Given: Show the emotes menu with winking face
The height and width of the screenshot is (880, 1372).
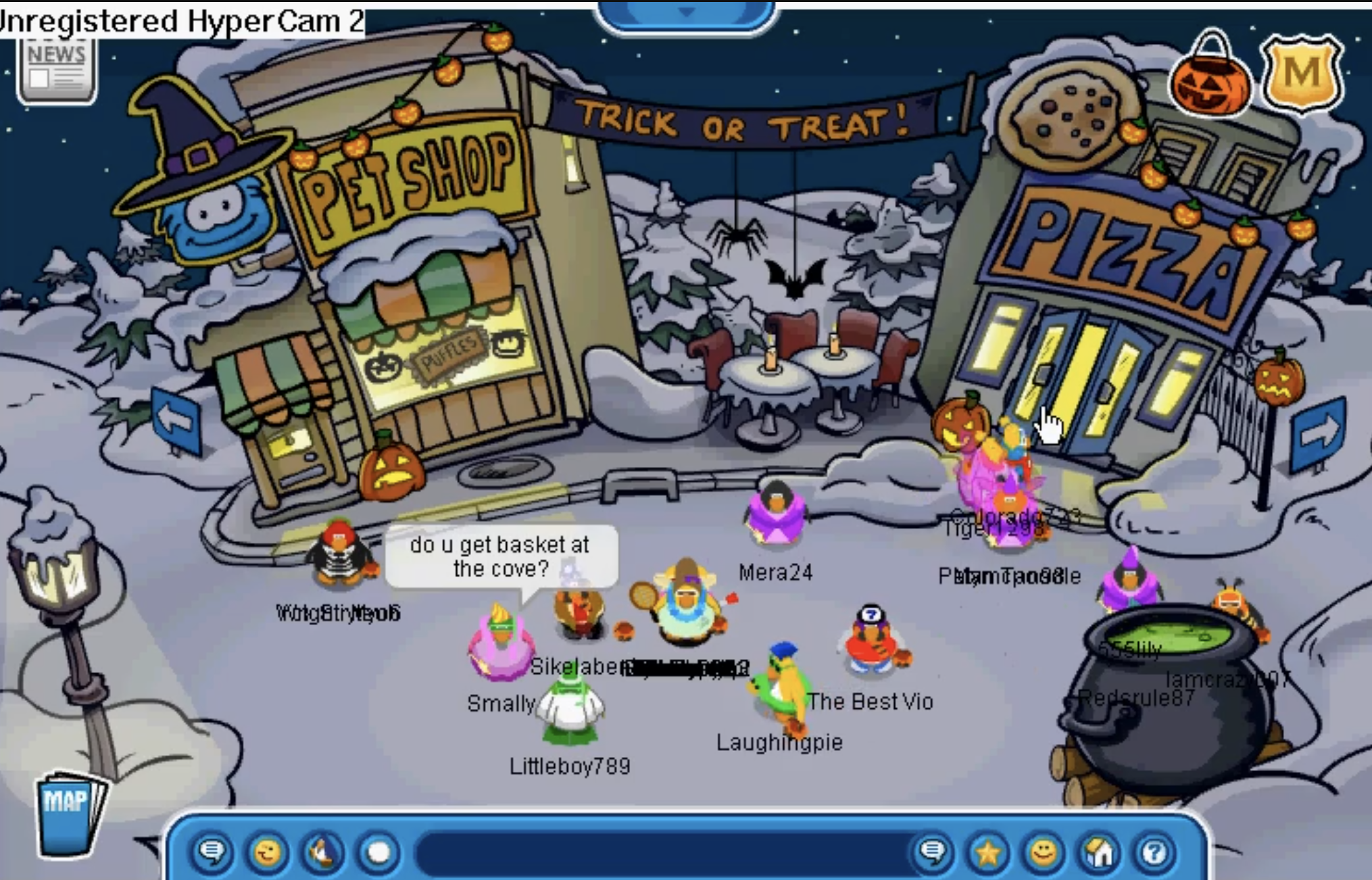Looking at the screenshot, I should tap(267, 852).
